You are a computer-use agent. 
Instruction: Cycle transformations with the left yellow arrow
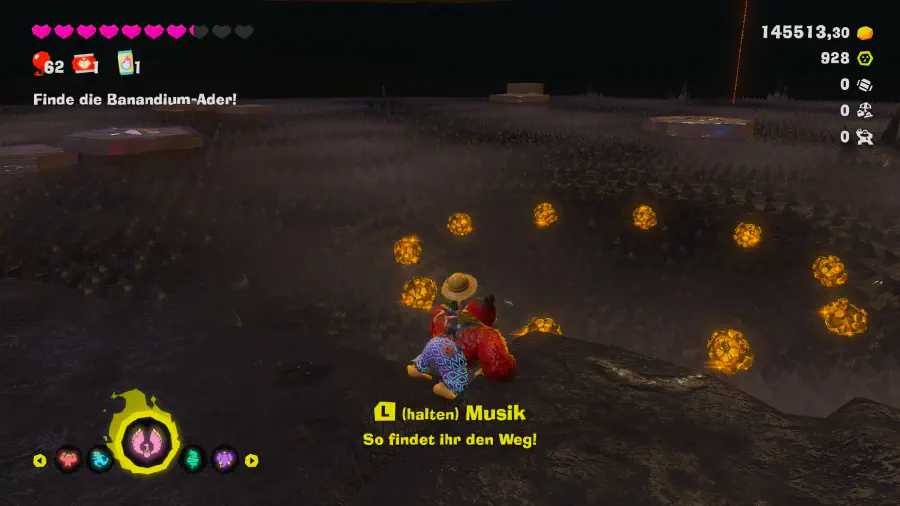(40, 461)
